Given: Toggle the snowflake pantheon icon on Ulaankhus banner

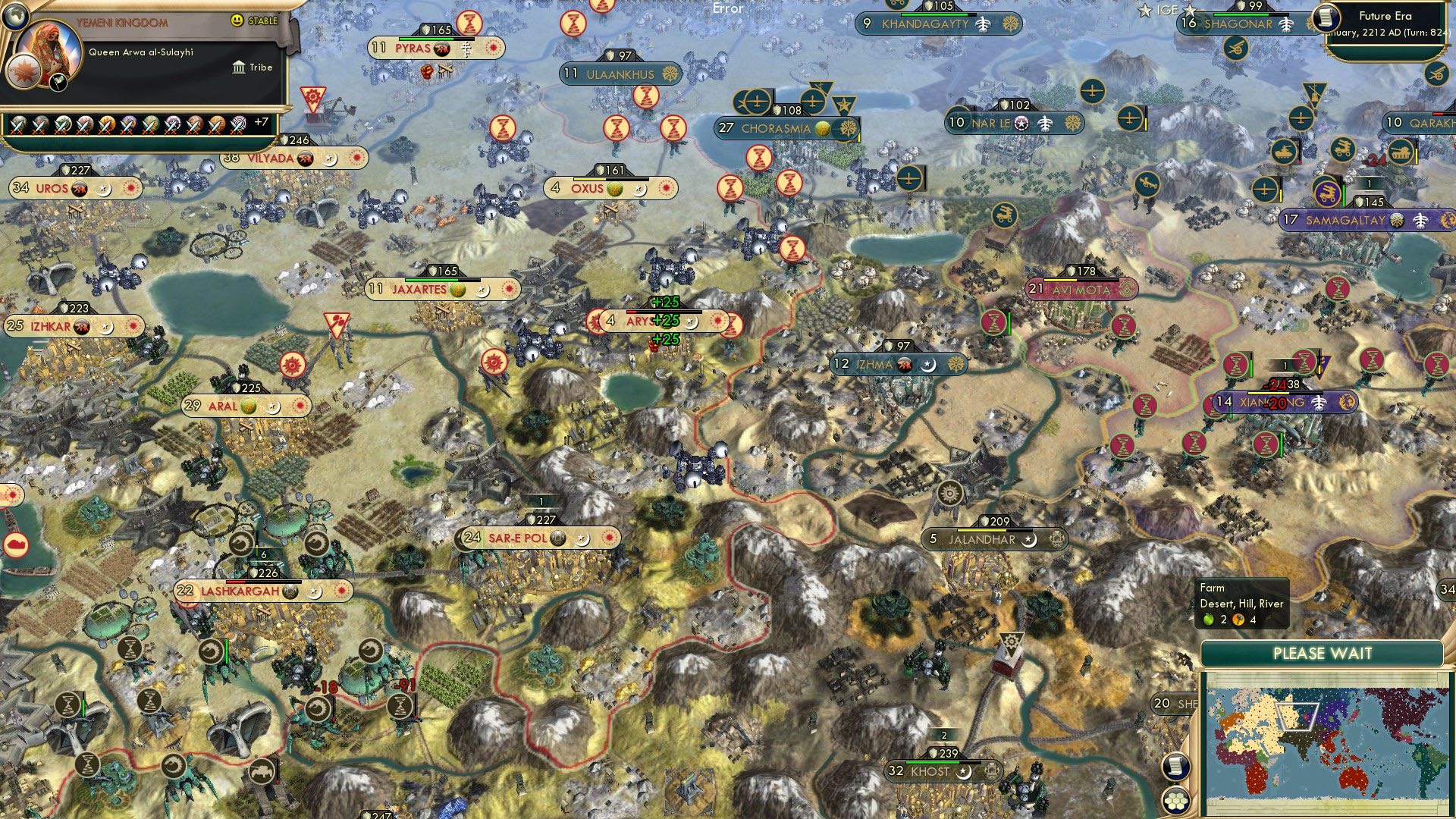Looking at the screenshot, I should 670,74.
